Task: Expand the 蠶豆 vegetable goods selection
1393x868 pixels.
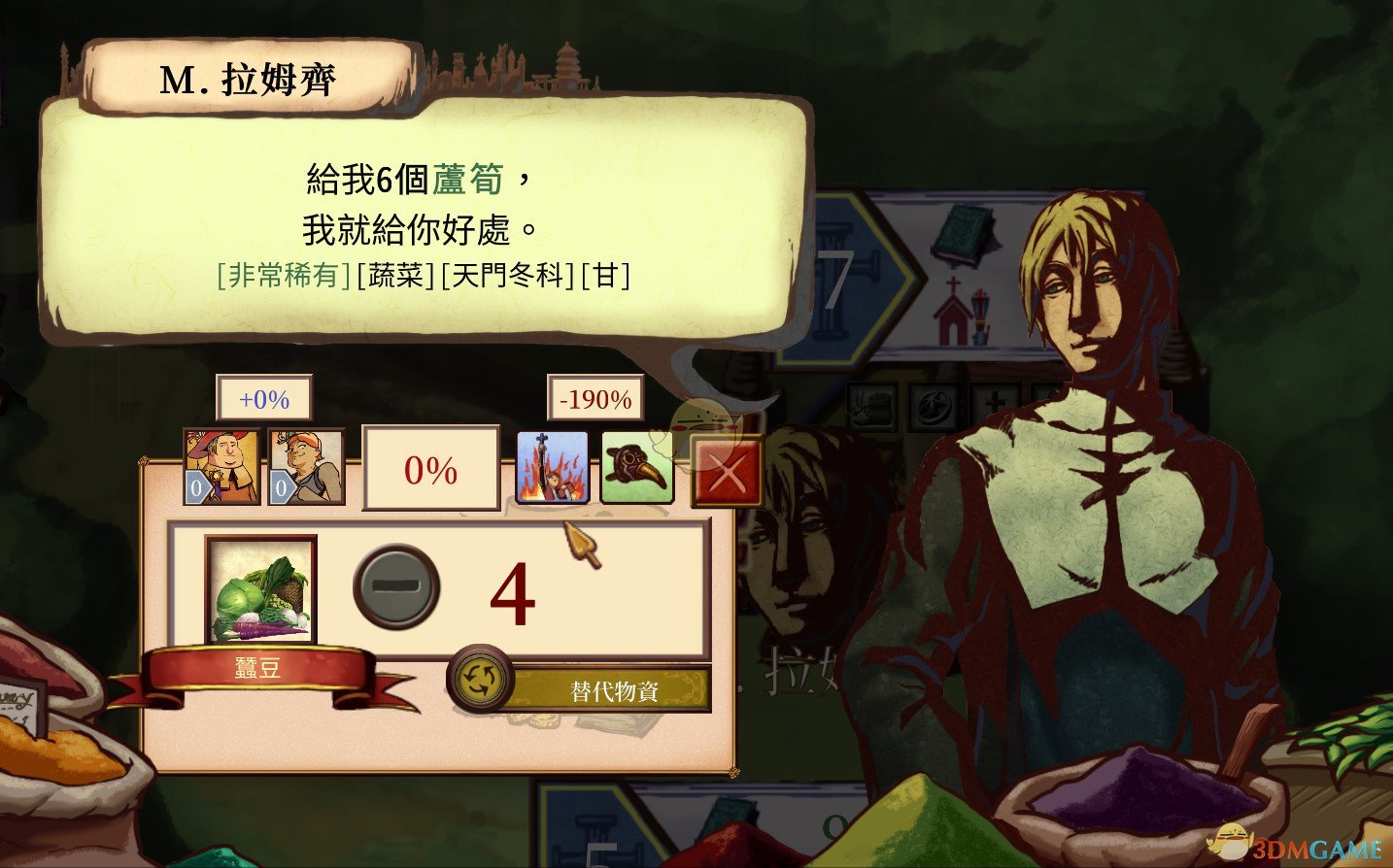Action: [x=258, y=591]
